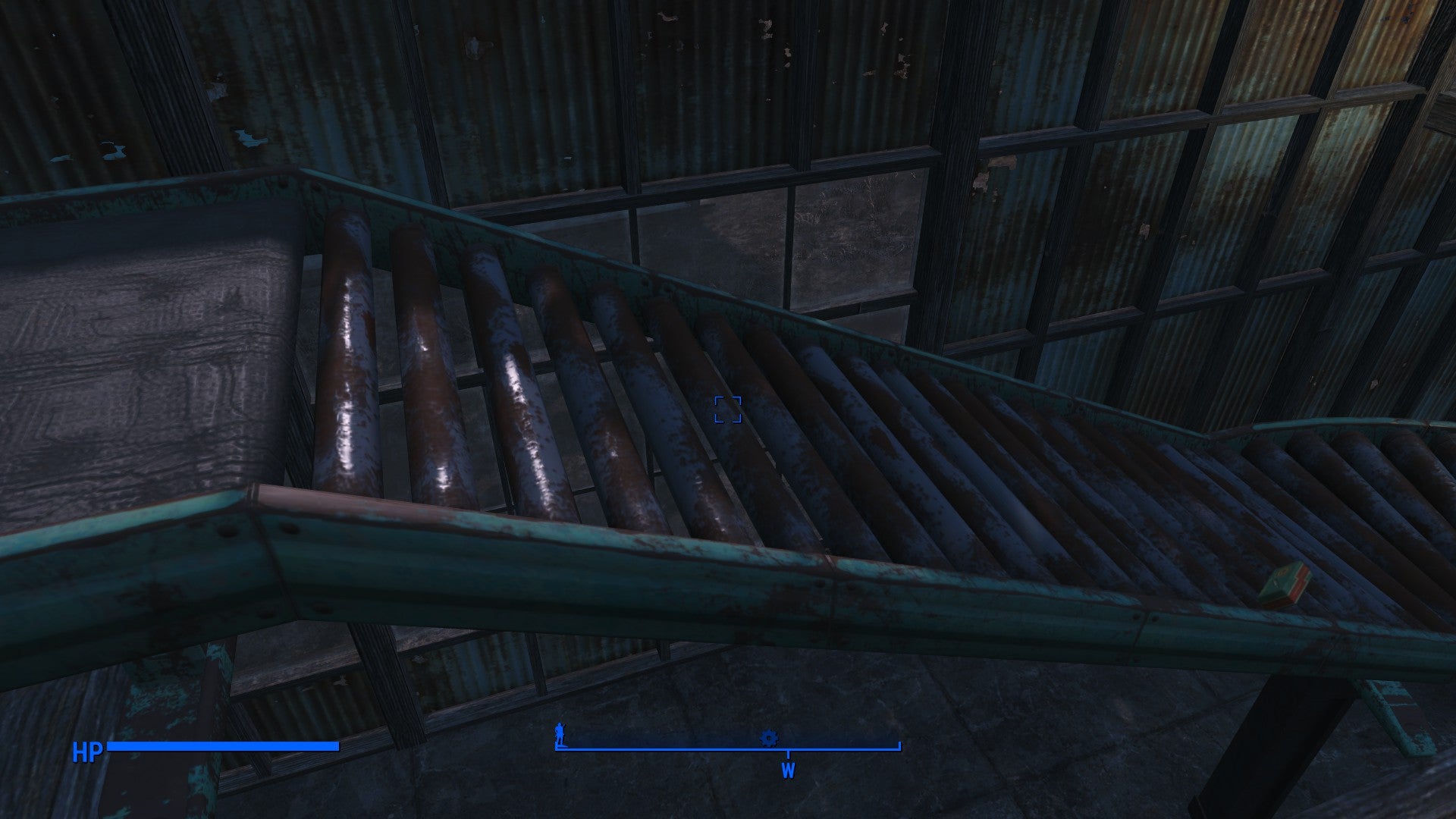Click the crosshair reticle at screen center
The height and width of the screenshot is (819, 1456).
coord(728,409)
